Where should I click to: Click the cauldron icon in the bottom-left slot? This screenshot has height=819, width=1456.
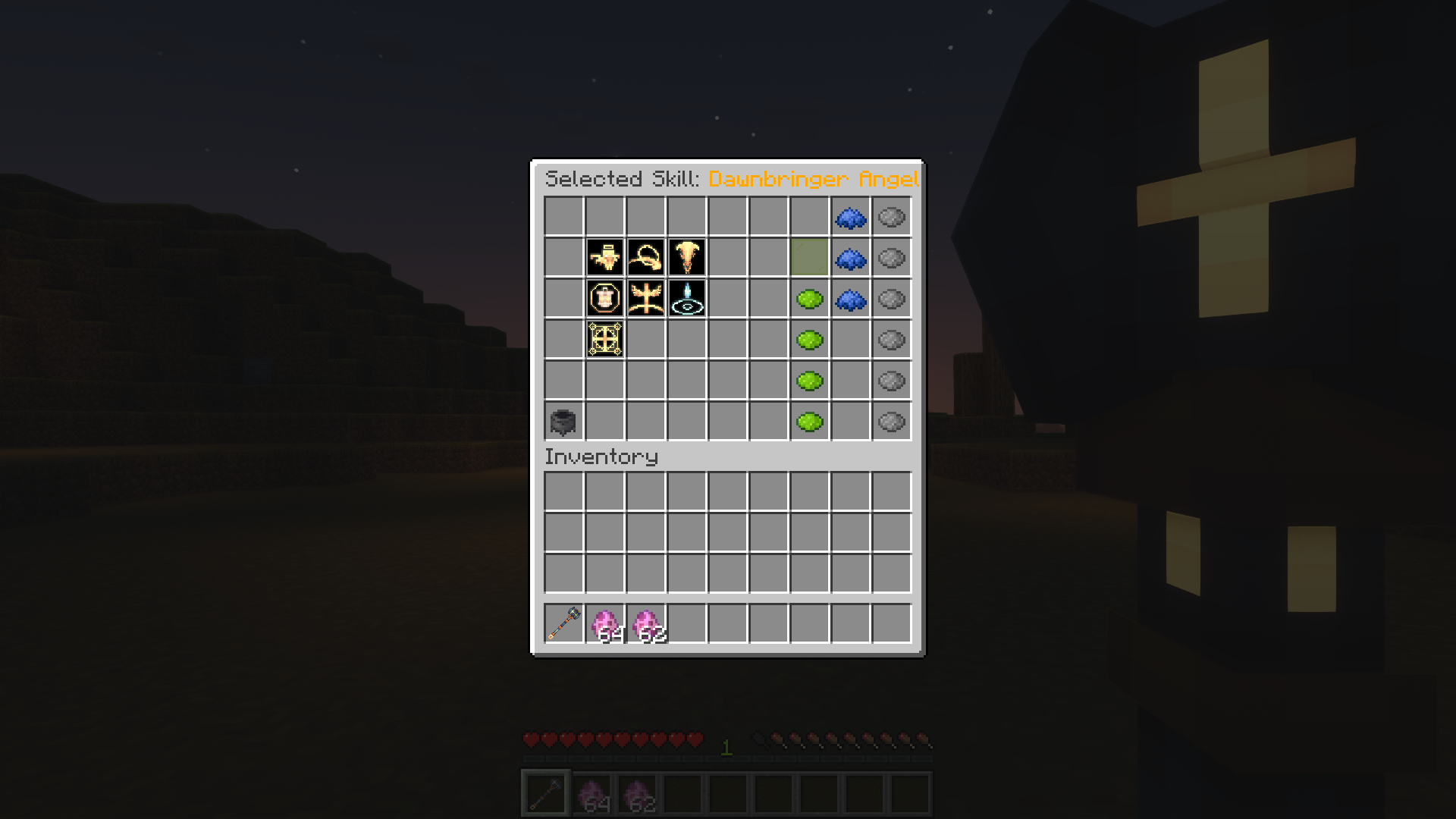564,422
